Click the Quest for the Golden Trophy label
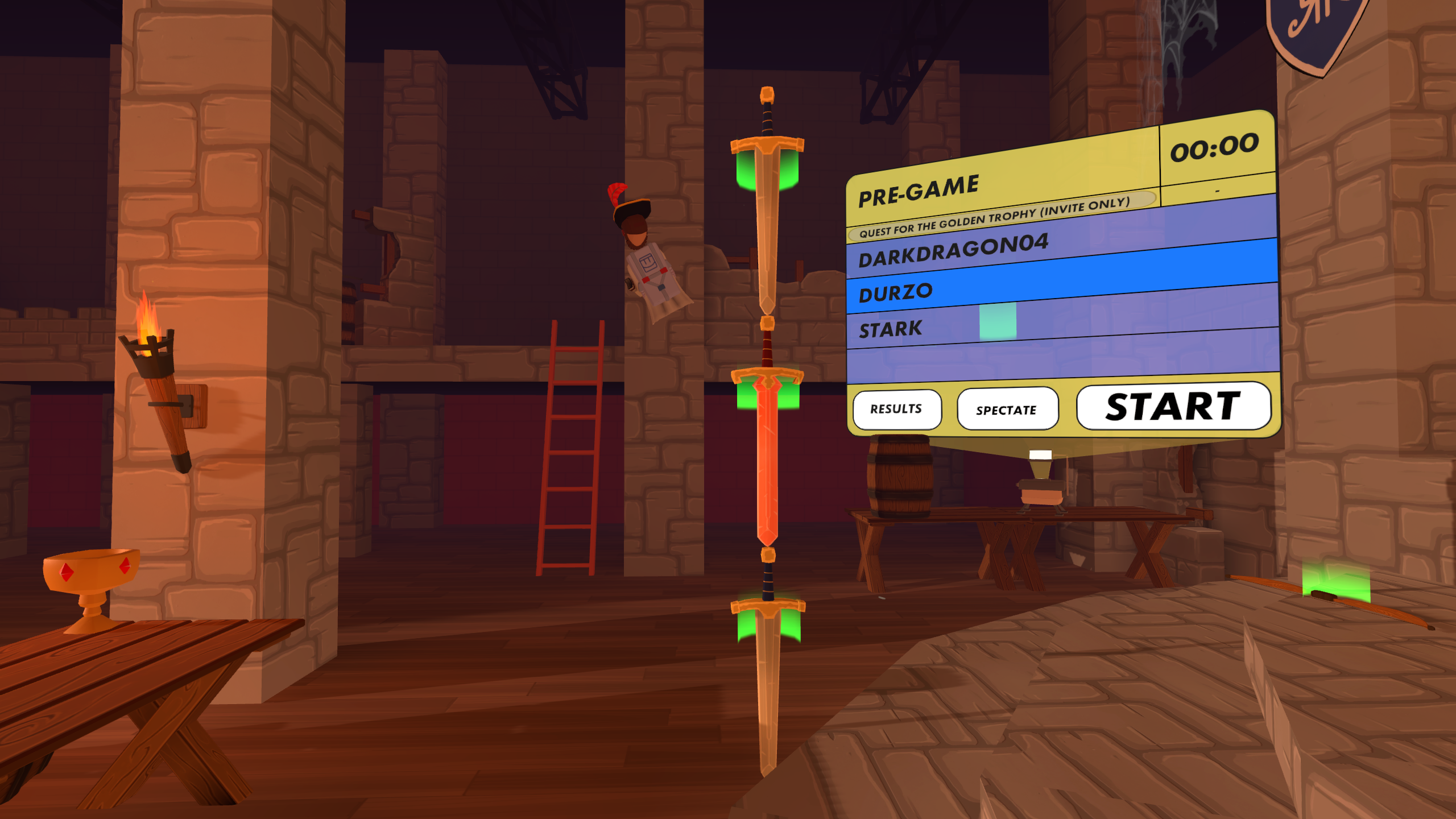This screenshot has width=1456, height=819. click(x=995, y=217)
